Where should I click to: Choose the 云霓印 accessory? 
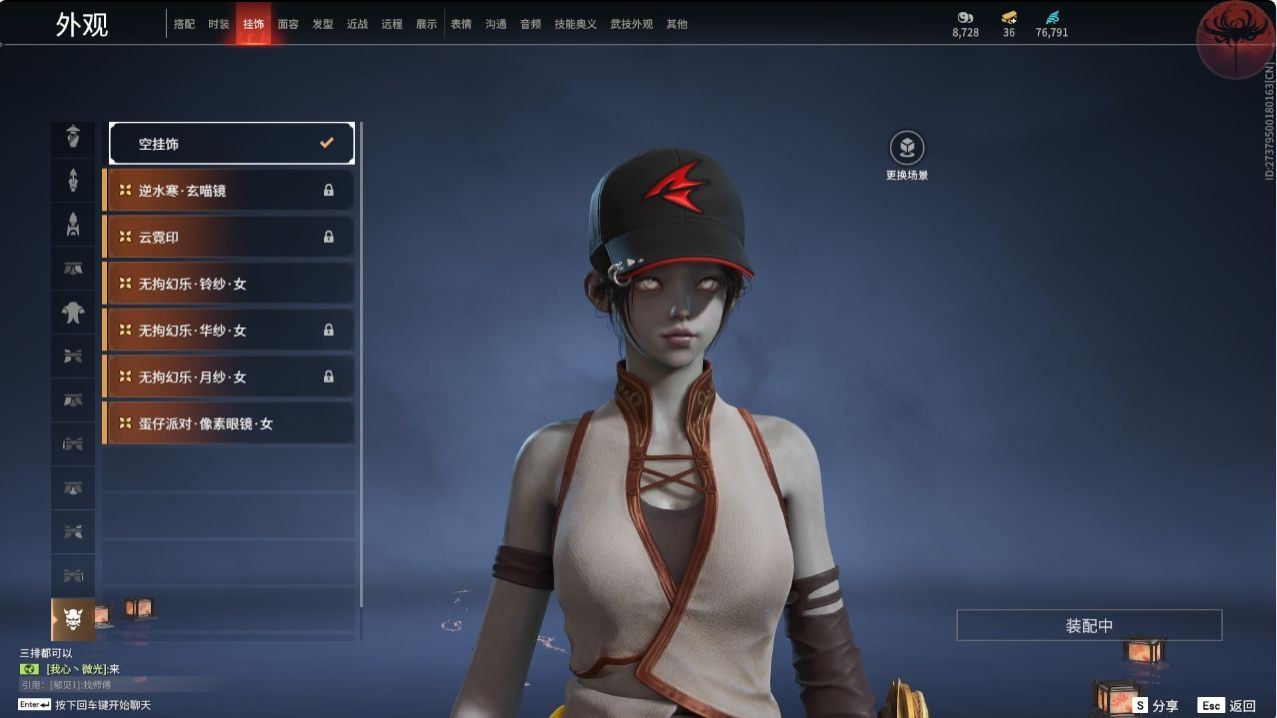(x=229, y=237)
